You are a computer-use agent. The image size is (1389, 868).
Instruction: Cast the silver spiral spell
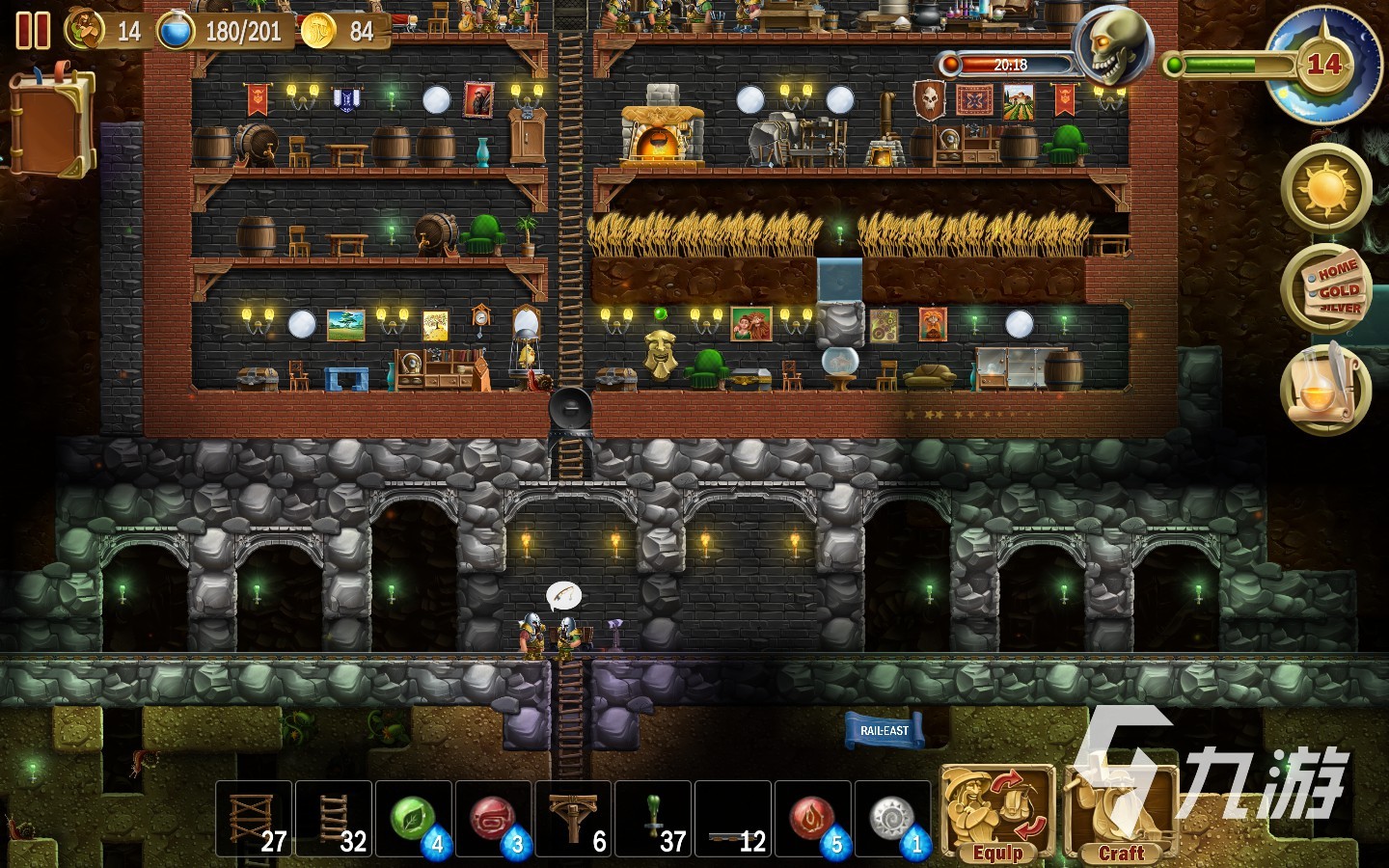point(893,819)
